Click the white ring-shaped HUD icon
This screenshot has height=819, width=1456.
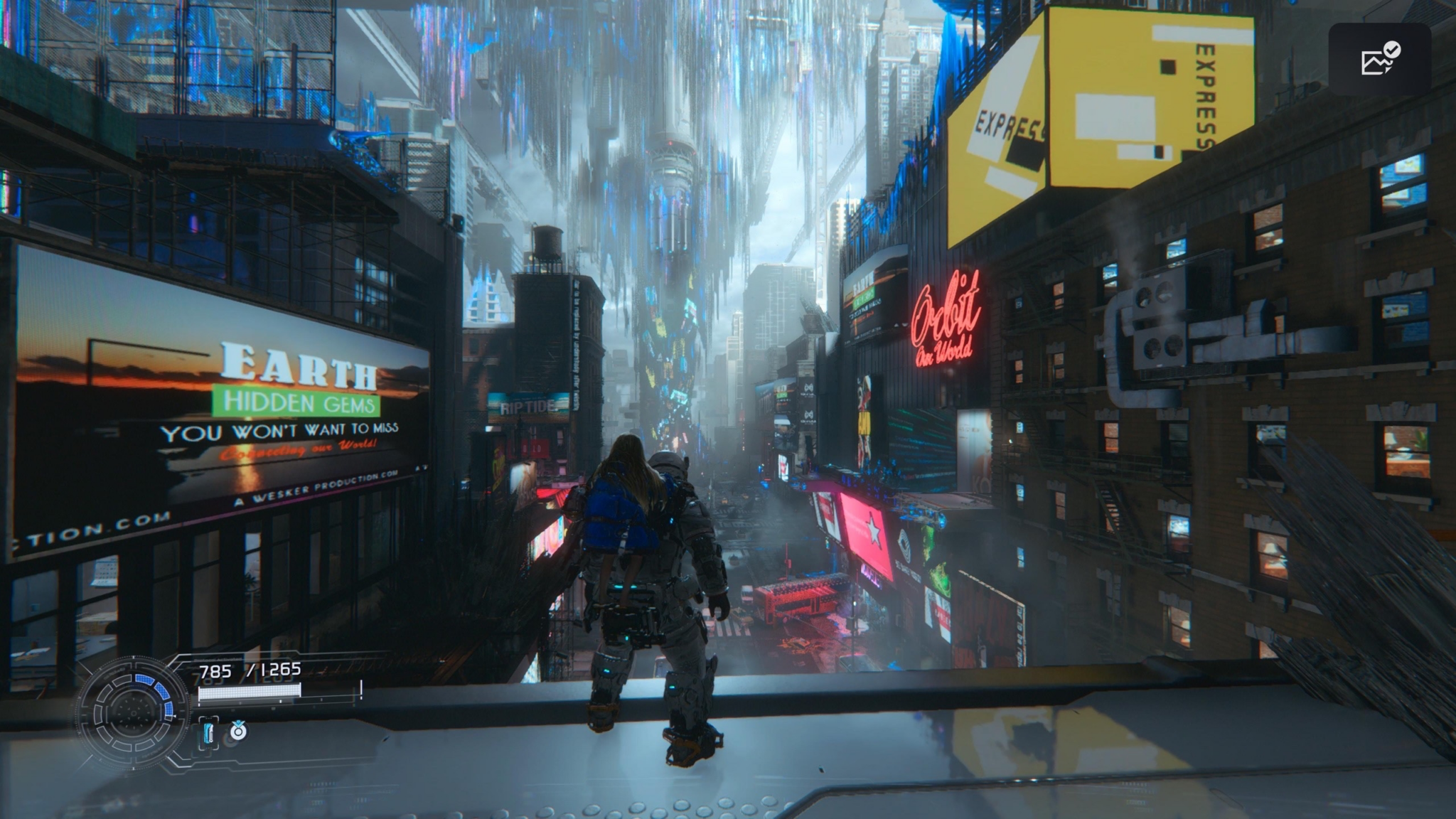click(238, 730)
